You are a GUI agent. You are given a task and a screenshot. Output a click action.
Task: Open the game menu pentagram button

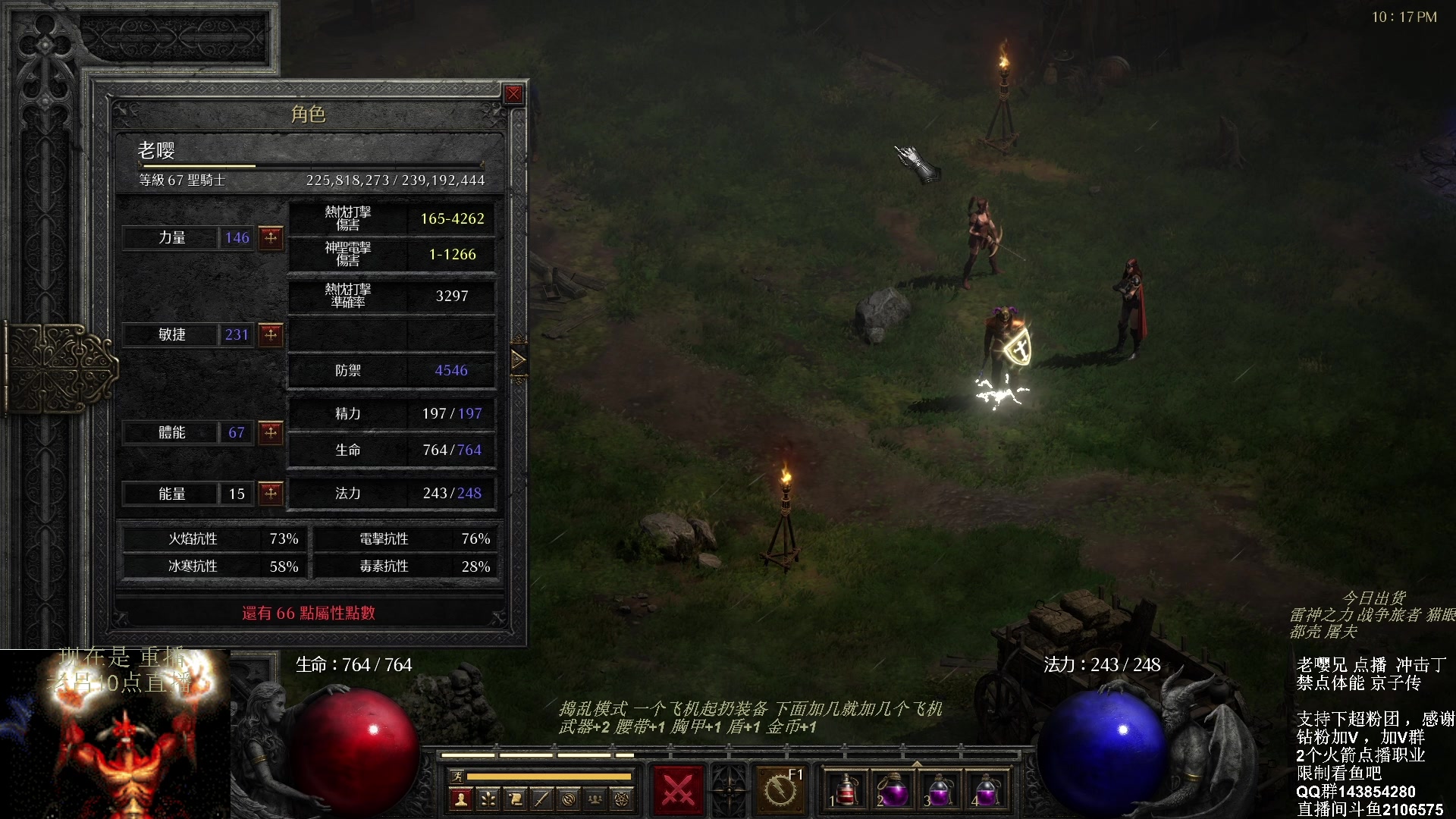tap(622, 799)
